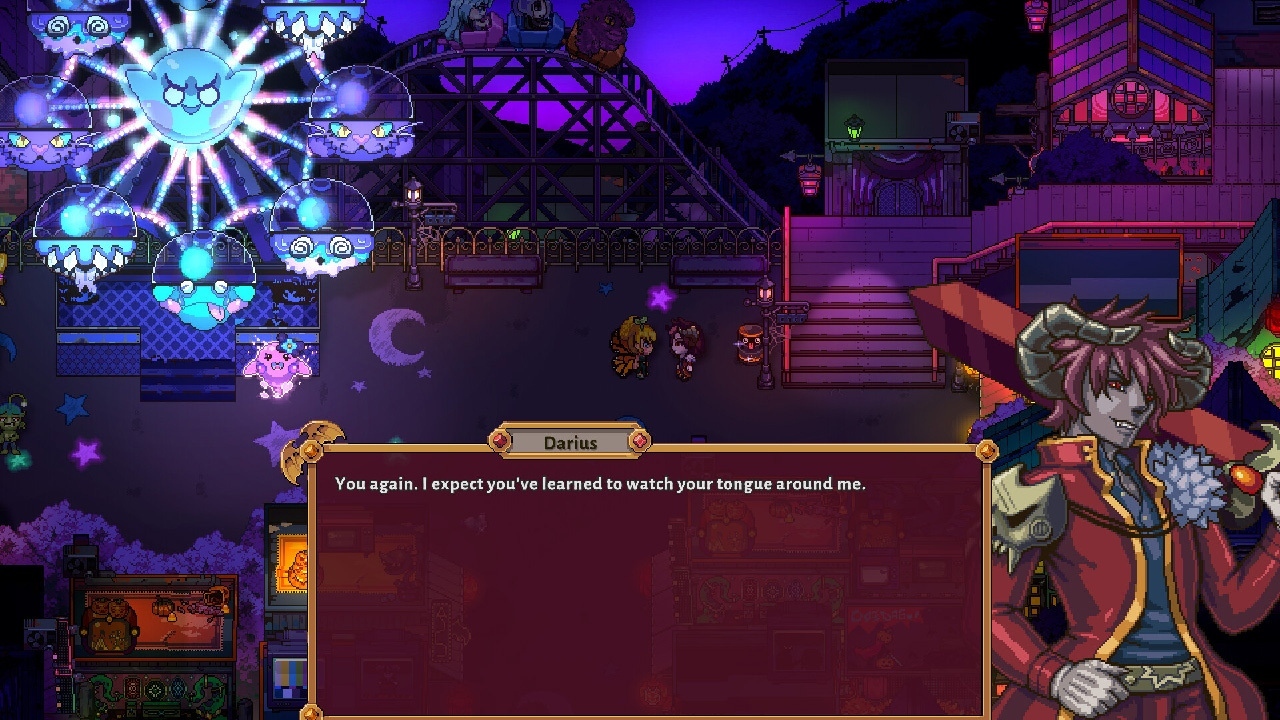Click the red gem right of Darius's name plate
Image resolution: width=1280 pixels, height=720 pixels.
639,441
